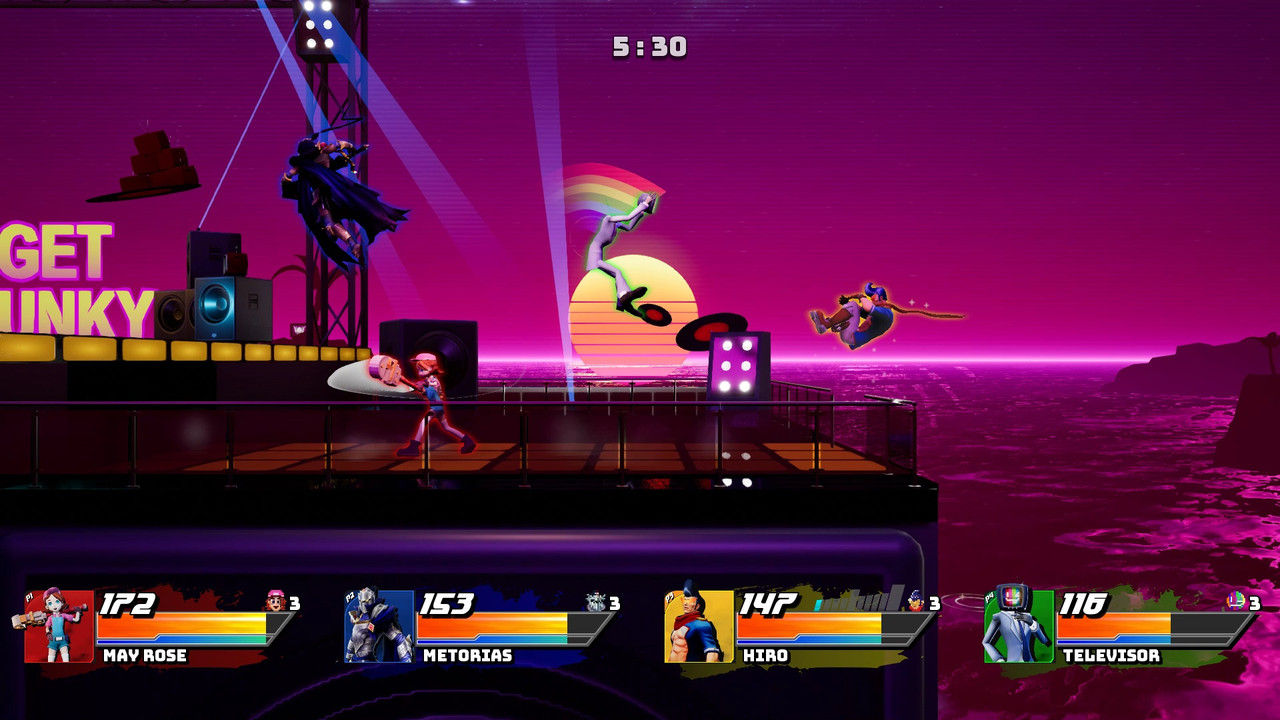Select the Televisor character portrait
The height and width of the screenshot is (720, 1280).
[1018, 626]
